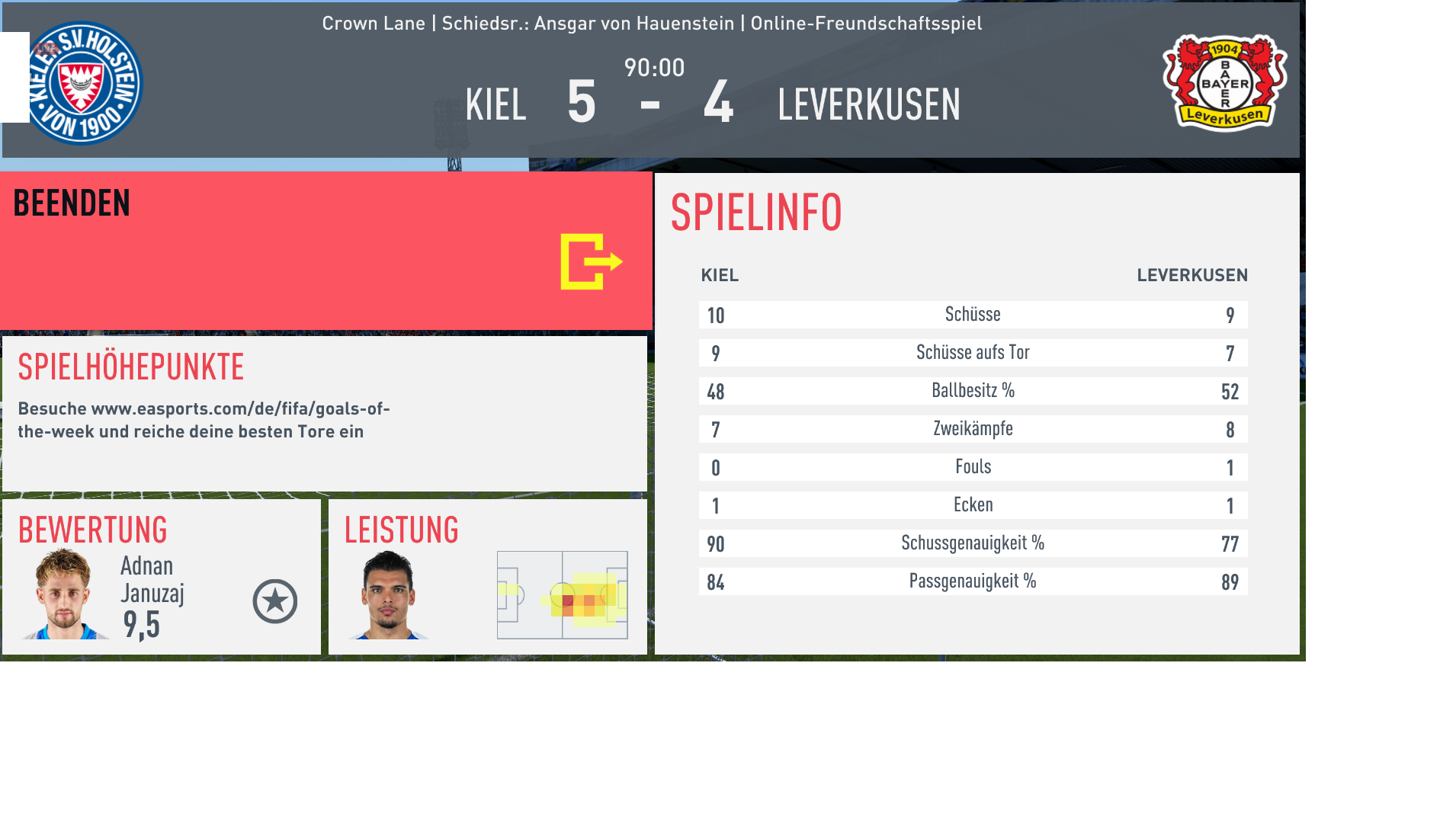The width and height of the screenshot is (1456, 823).
Task: Open the SPIELHÖHEPUNKTE highlights tile
Action: click(x=324, y=414)
